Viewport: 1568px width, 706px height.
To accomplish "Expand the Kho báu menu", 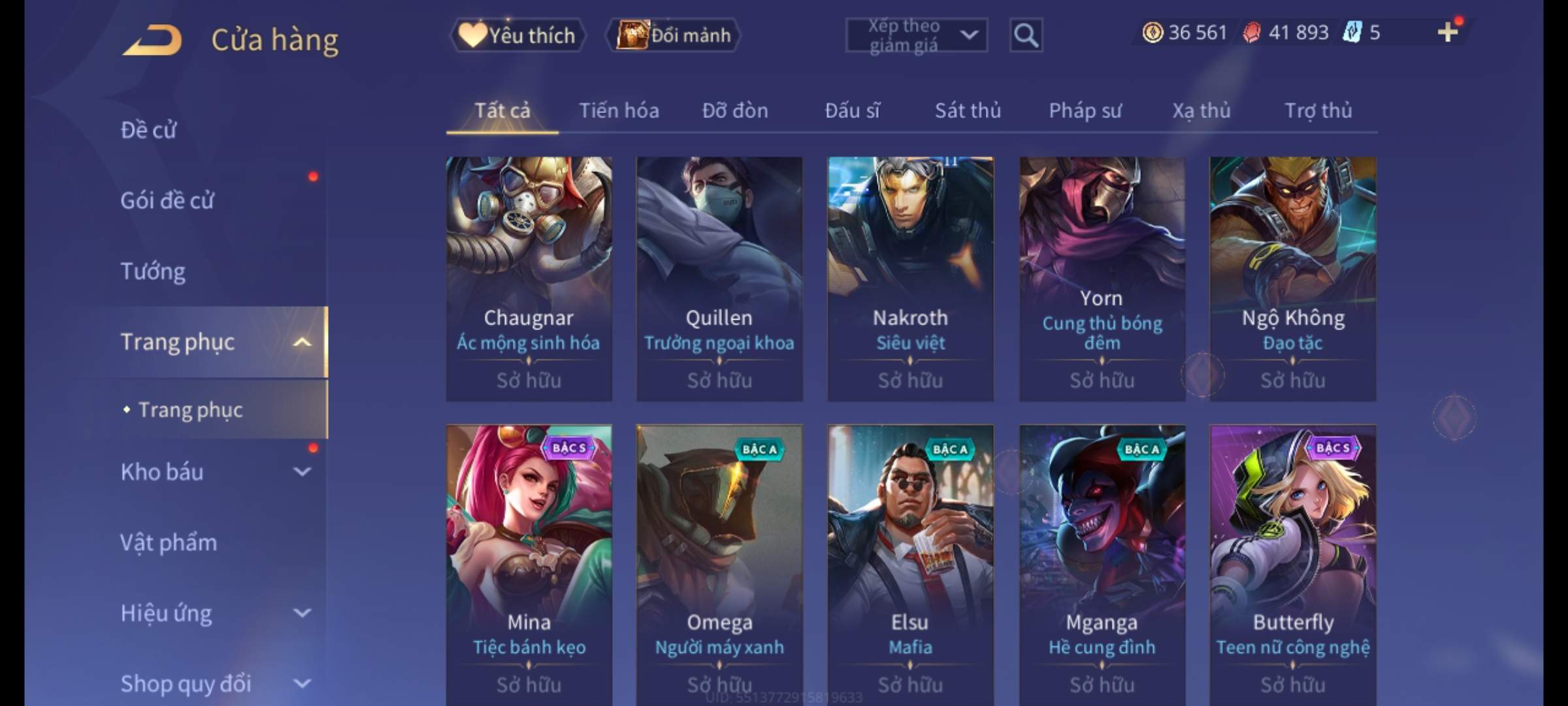I will click(216, 472).
